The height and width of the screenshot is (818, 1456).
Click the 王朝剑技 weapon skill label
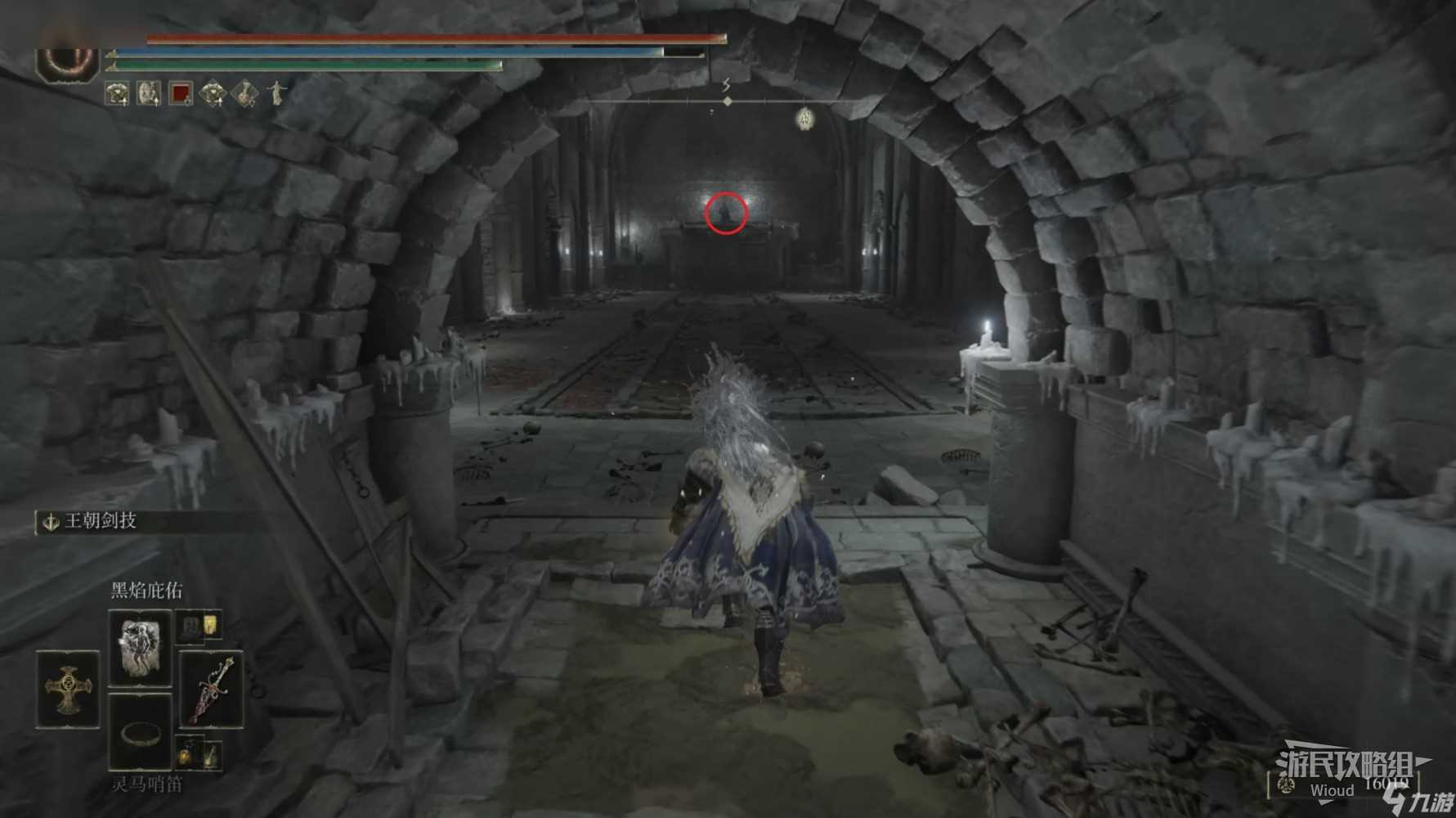(x=100, y=521)
